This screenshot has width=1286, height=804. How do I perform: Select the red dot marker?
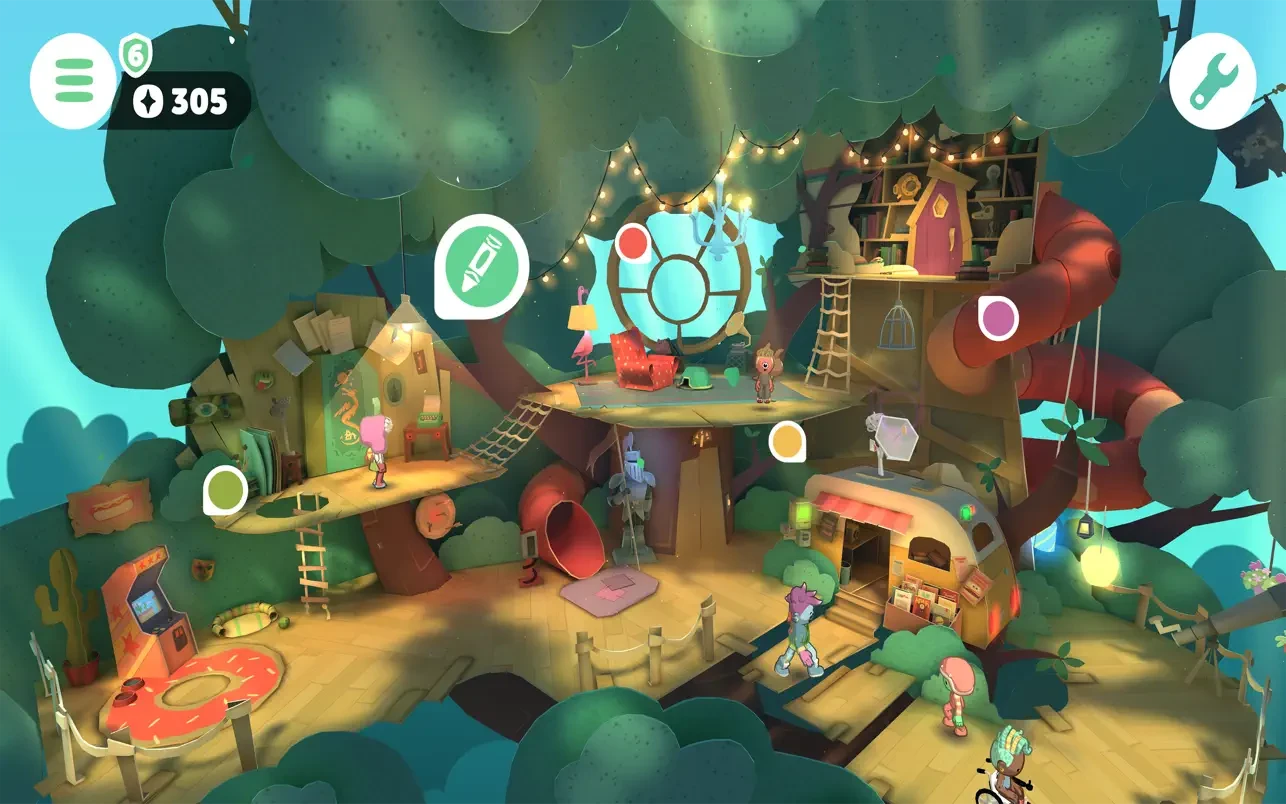click(x=633, y=243)
